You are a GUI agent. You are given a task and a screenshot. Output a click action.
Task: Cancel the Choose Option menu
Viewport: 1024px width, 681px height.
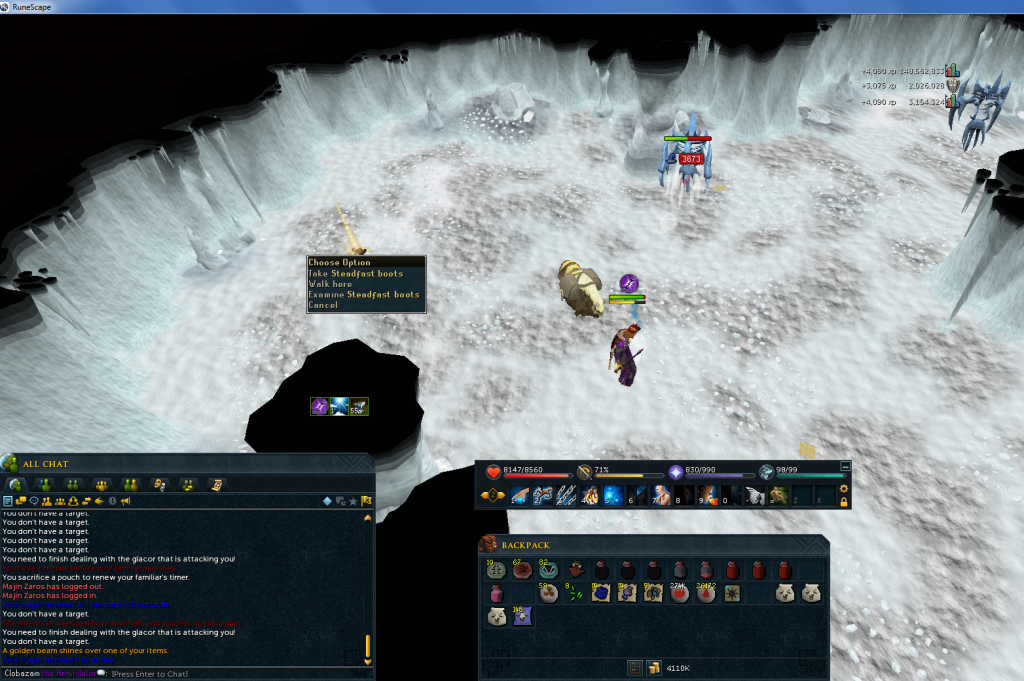click(323, 305)
